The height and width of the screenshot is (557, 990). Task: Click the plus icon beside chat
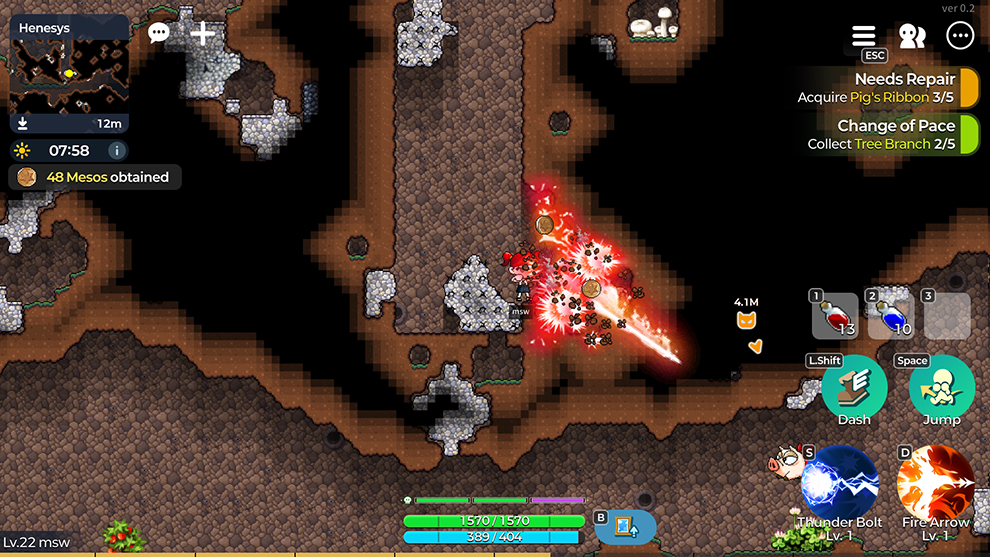coord(203,33)
